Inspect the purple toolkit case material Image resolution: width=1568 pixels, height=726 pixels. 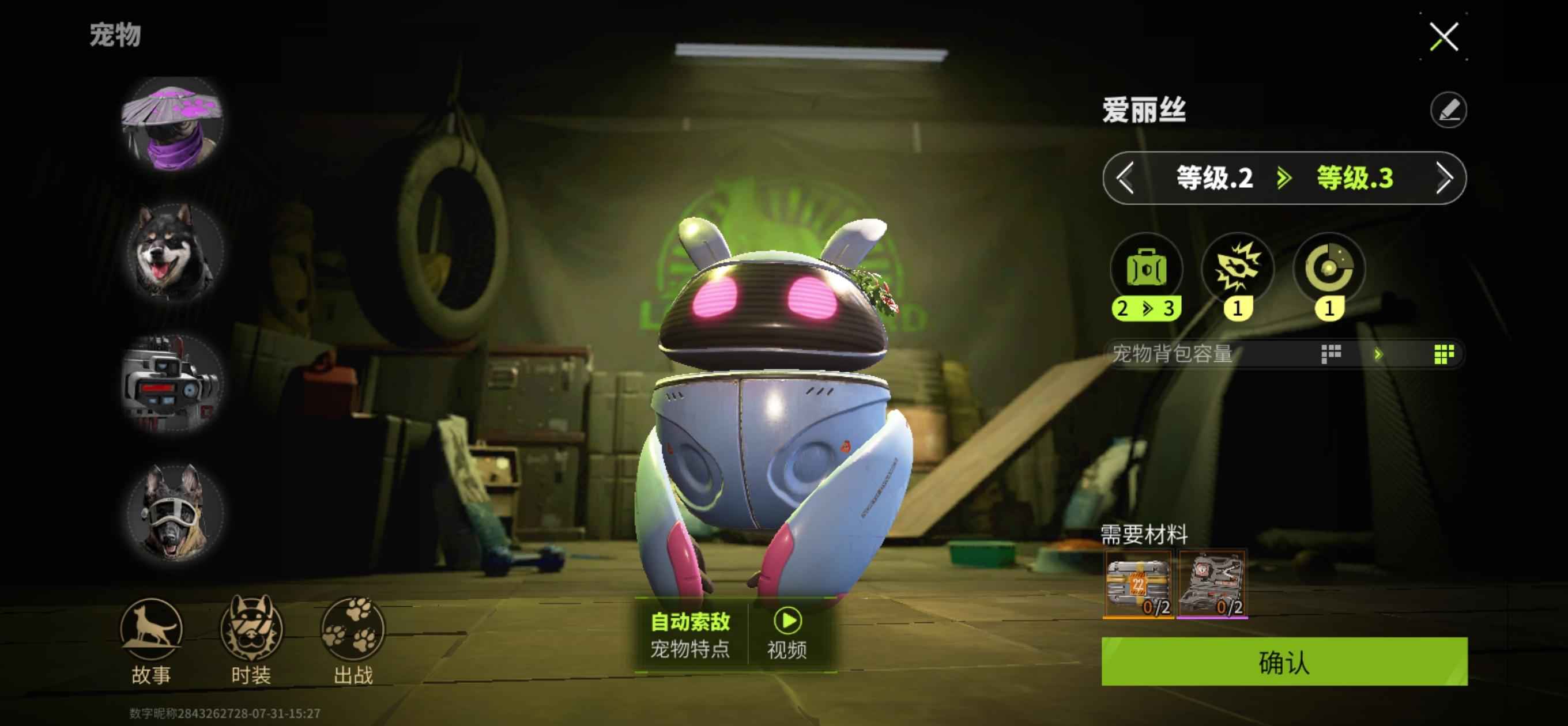1212,584
